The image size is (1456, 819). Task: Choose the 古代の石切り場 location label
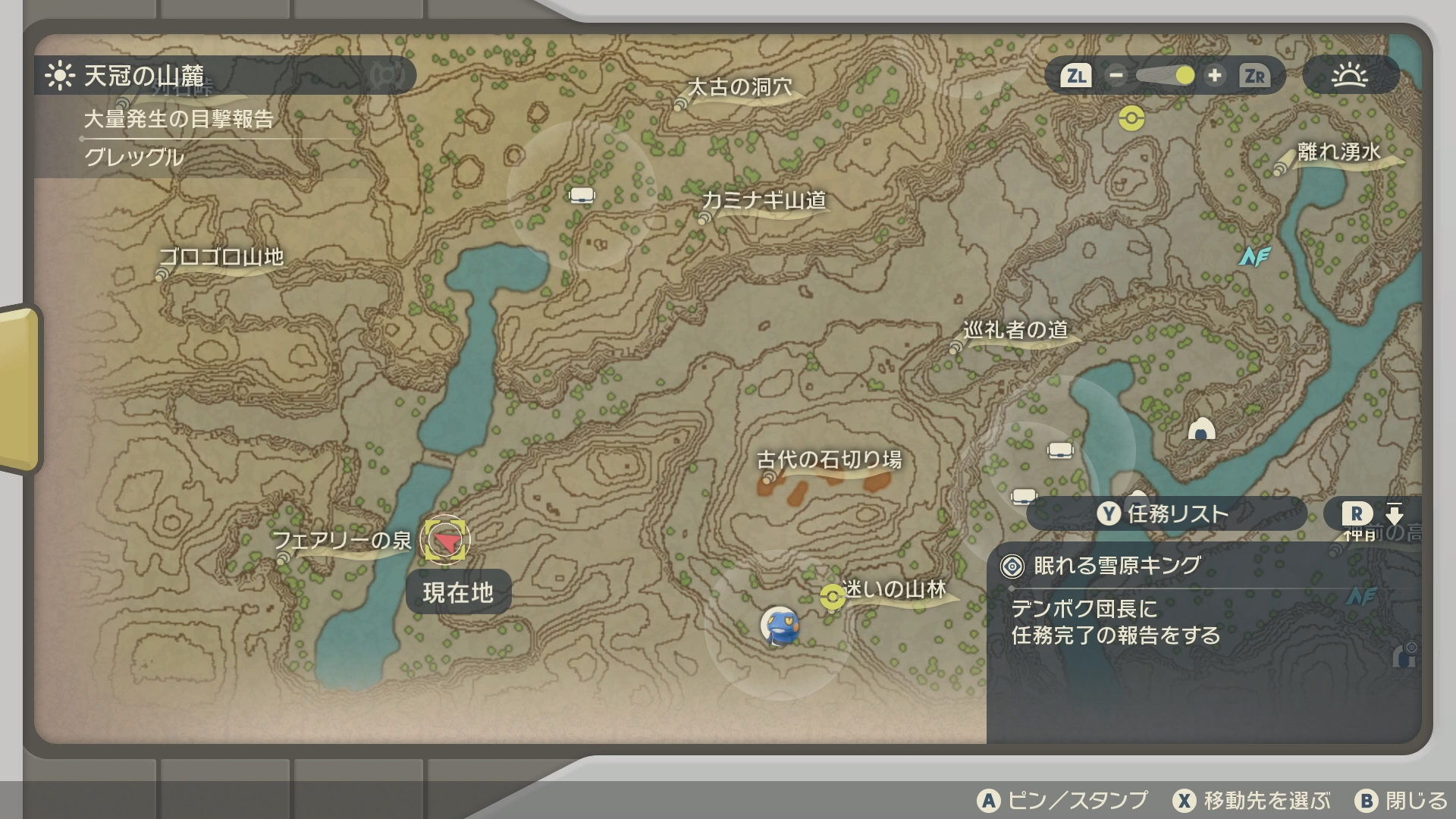829,460
